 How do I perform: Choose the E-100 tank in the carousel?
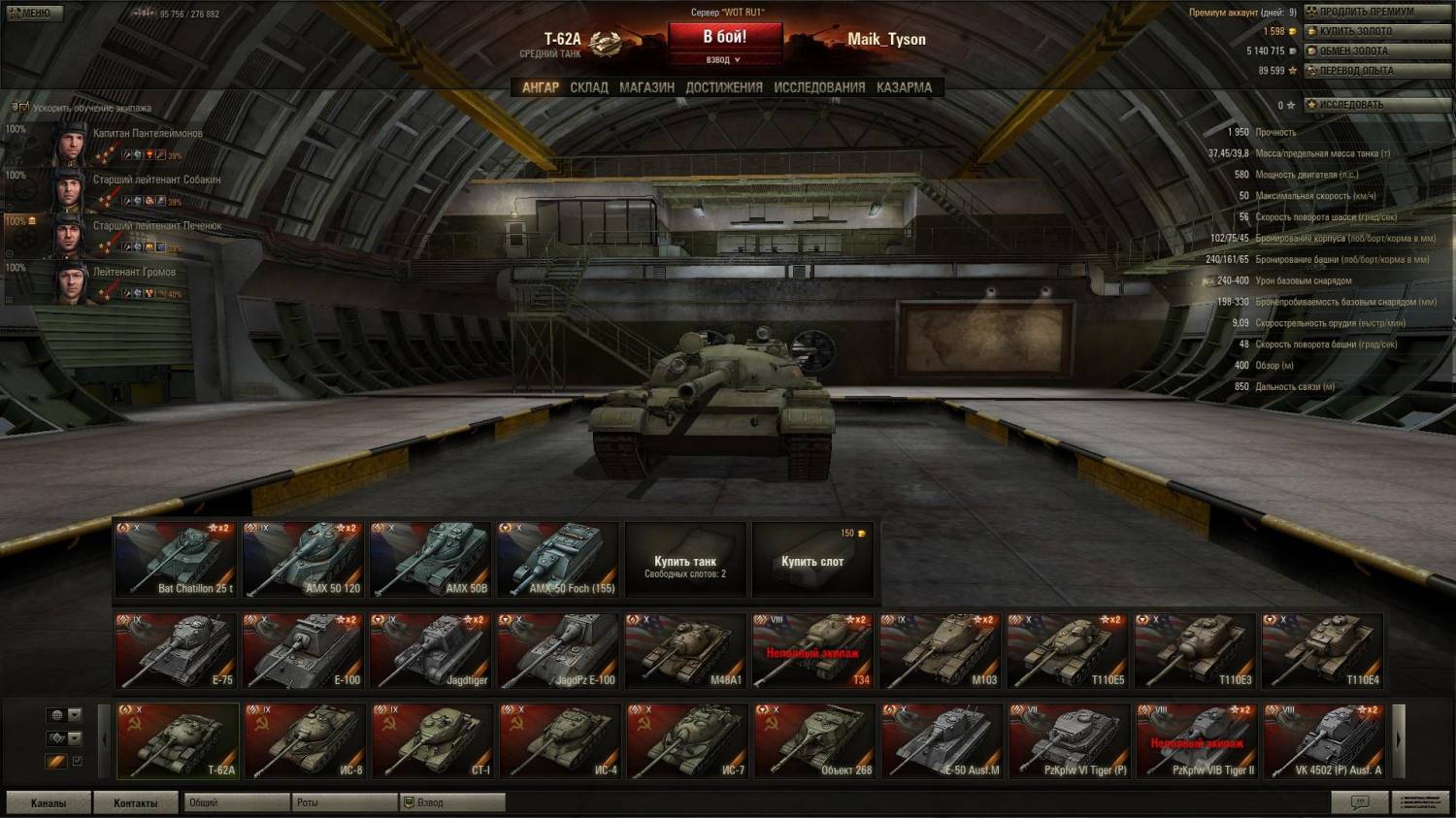[303, 651]
